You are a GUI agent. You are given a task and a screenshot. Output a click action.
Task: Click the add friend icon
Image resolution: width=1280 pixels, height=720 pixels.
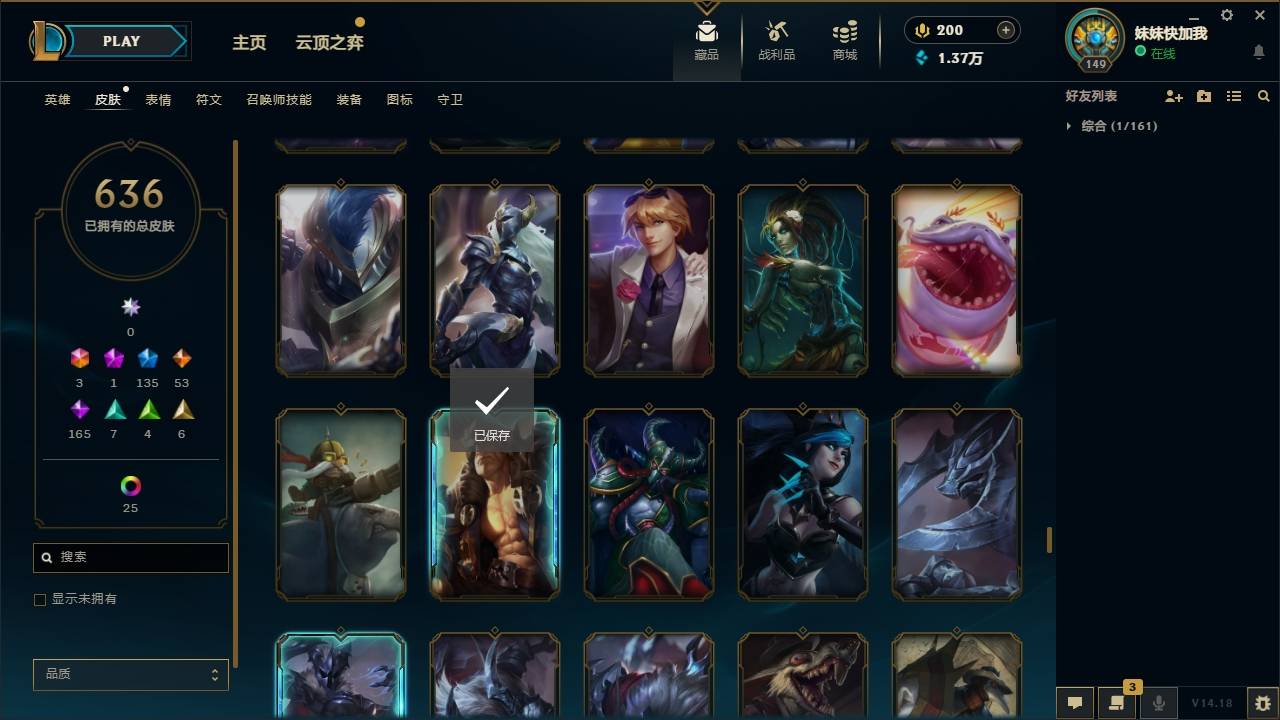pos(1172,96)
